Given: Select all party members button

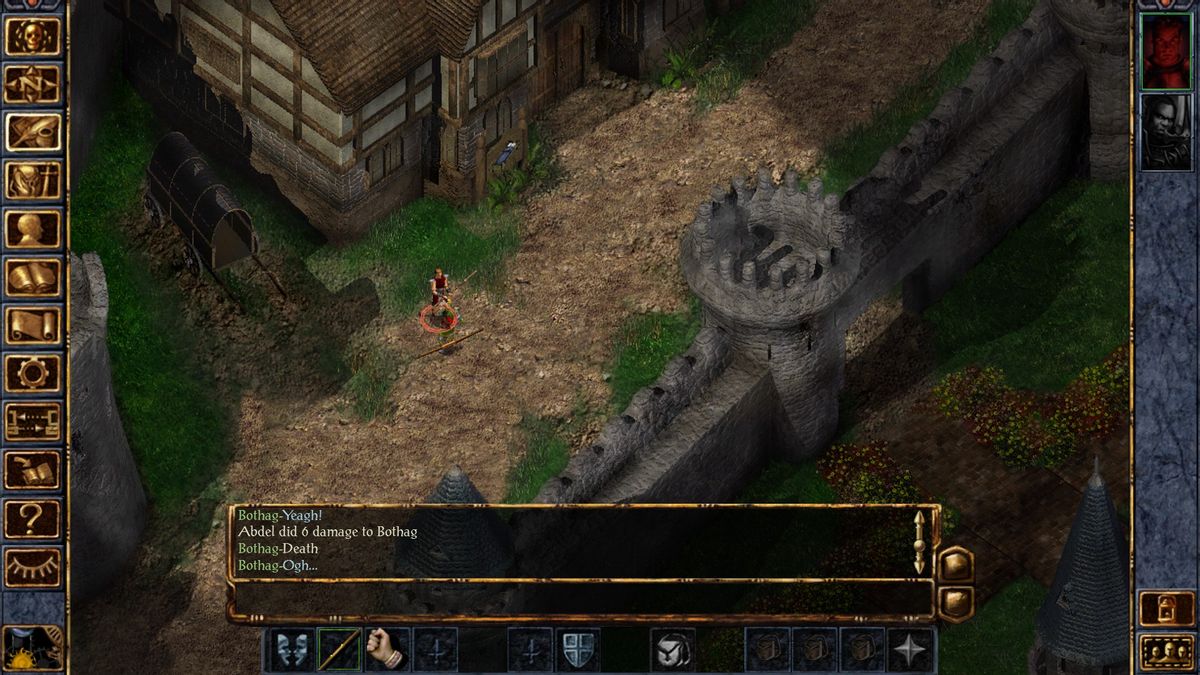Looking at the screenshot, I should 1167,652.
